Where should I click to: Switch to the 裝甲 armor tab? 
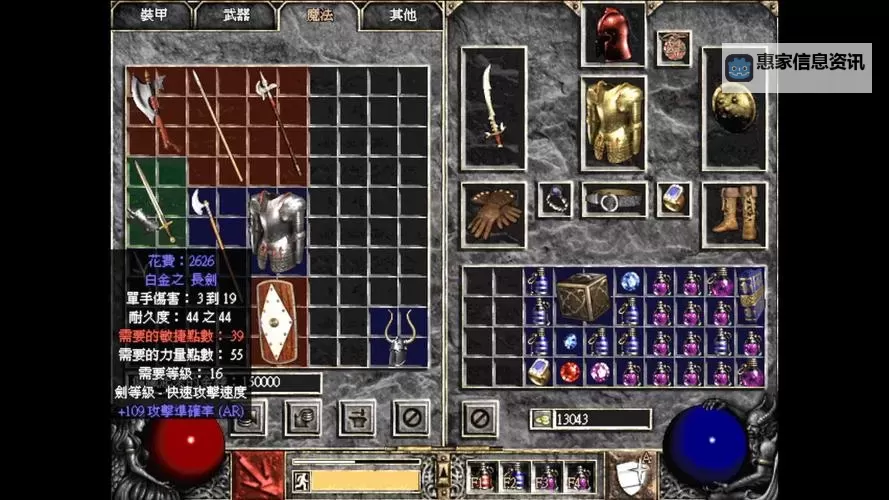[154, 15]
